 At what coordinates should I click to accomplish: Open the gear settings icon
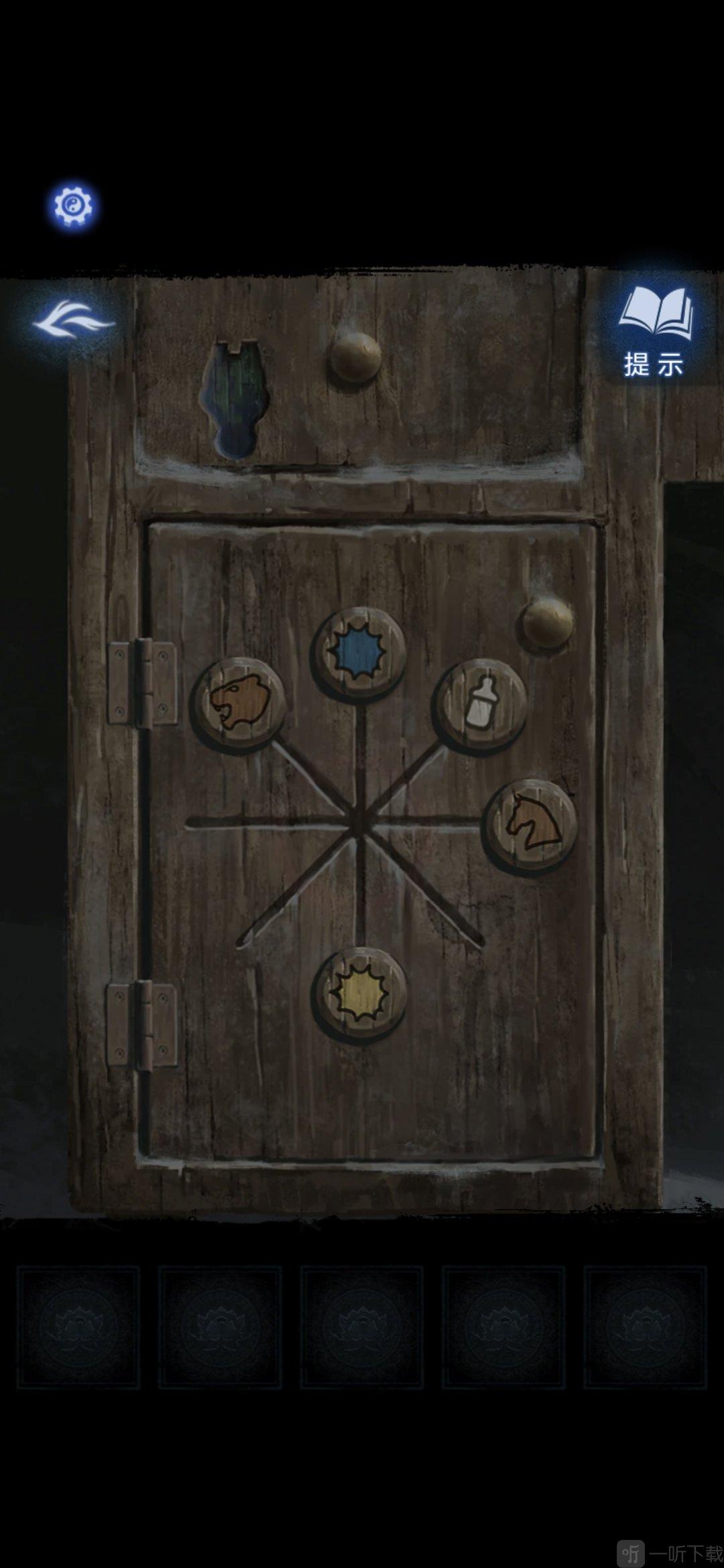click(x=72, y=205)
